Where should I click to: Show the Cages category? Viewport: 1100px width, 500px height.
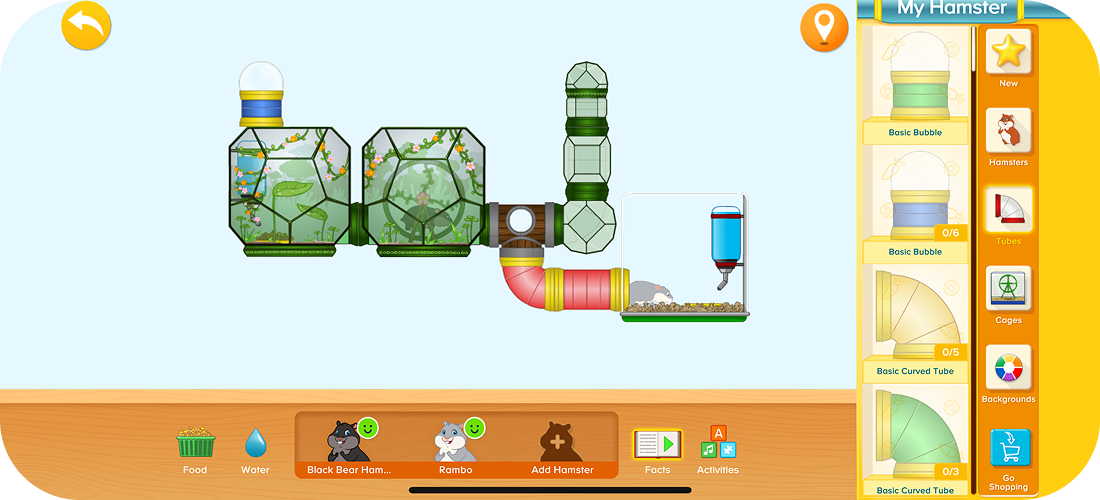[1008, 294]
